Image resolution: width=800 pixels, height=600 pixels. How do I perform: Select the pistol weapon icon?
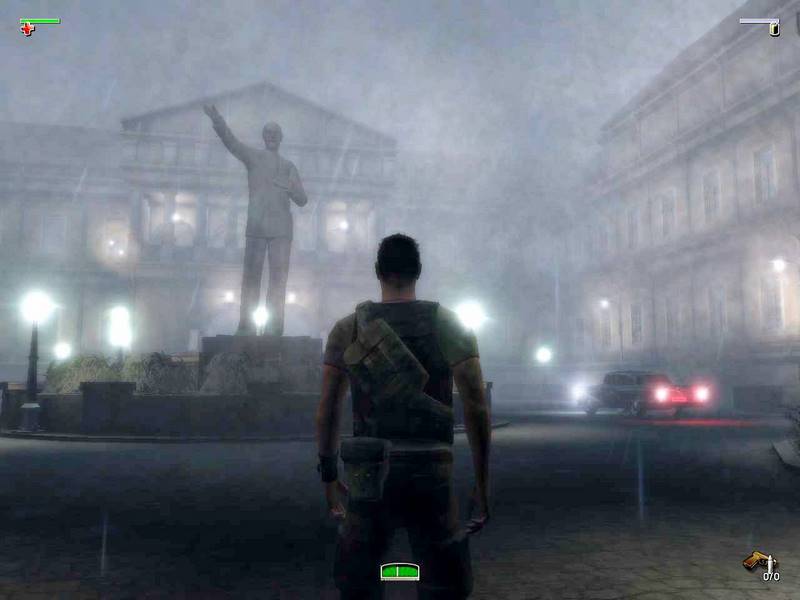pos(755,562)
